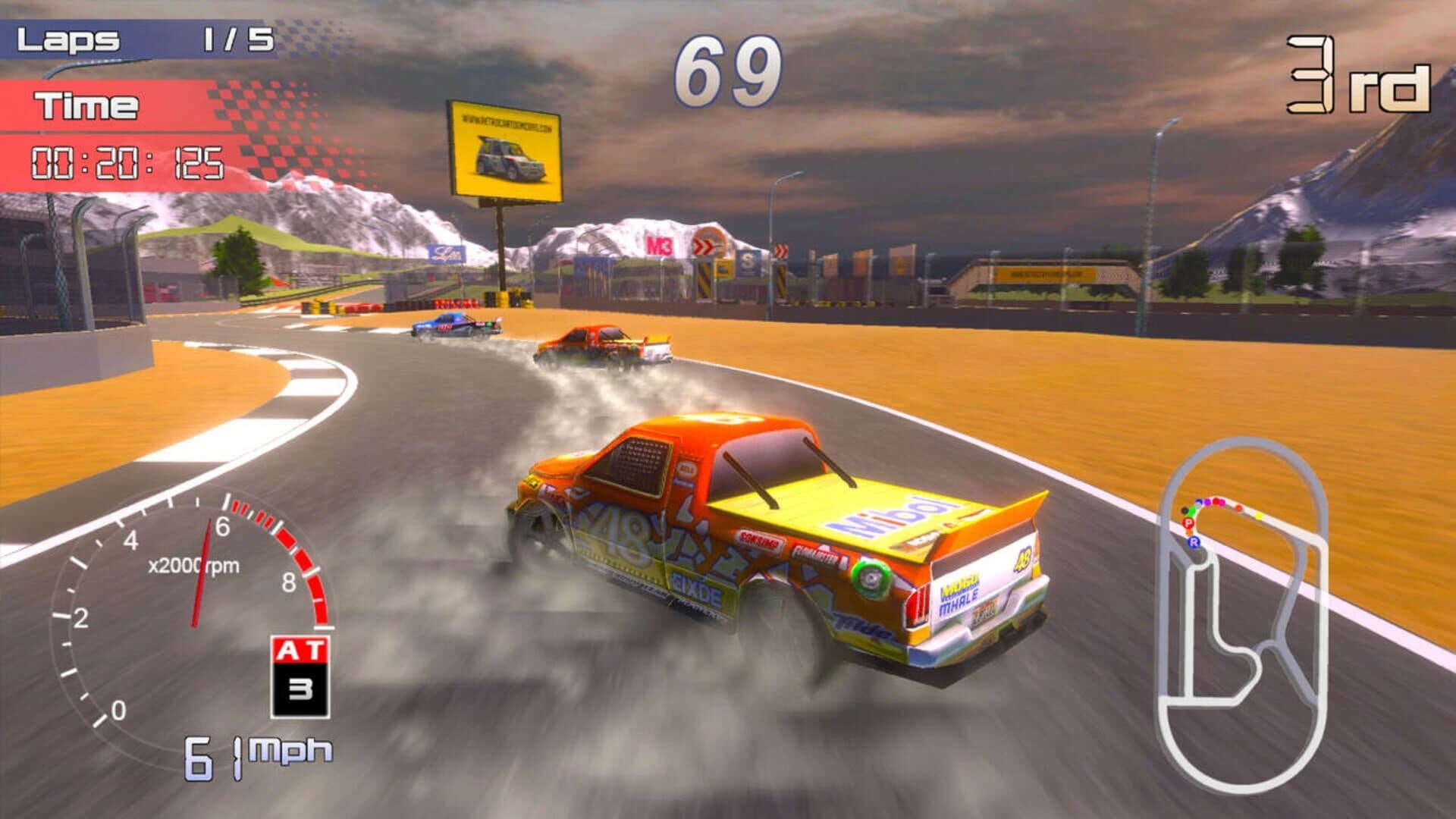Select the green dot racer on the minimap
Image resolution: width=1456 pixels, height=819 pixels.
coord(1191,511)
